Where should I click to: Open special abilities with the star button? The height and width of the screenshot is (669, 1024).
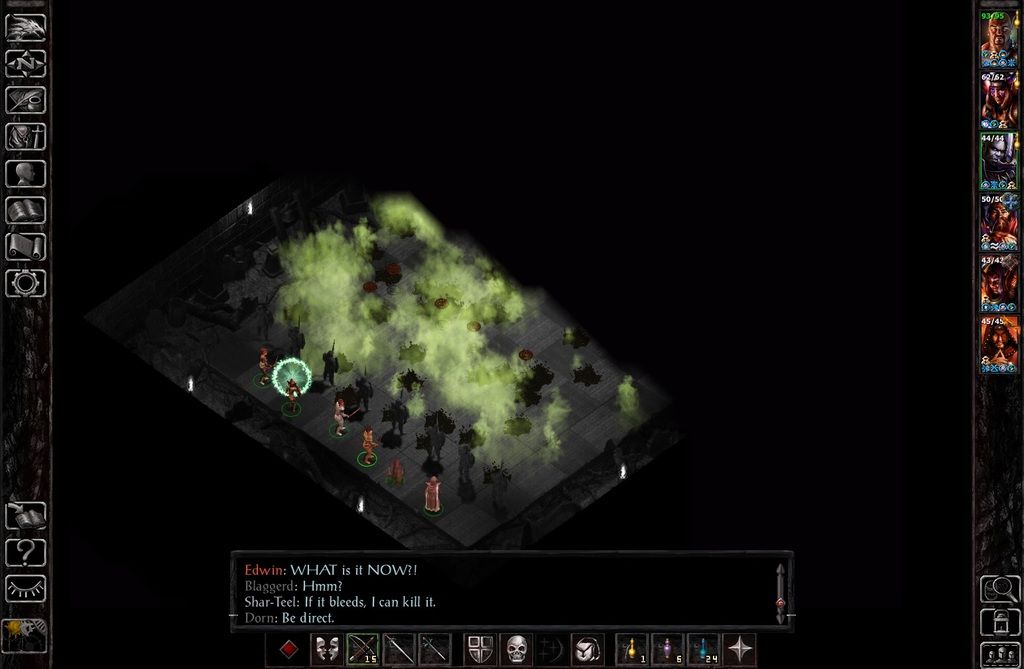[739, 649]
